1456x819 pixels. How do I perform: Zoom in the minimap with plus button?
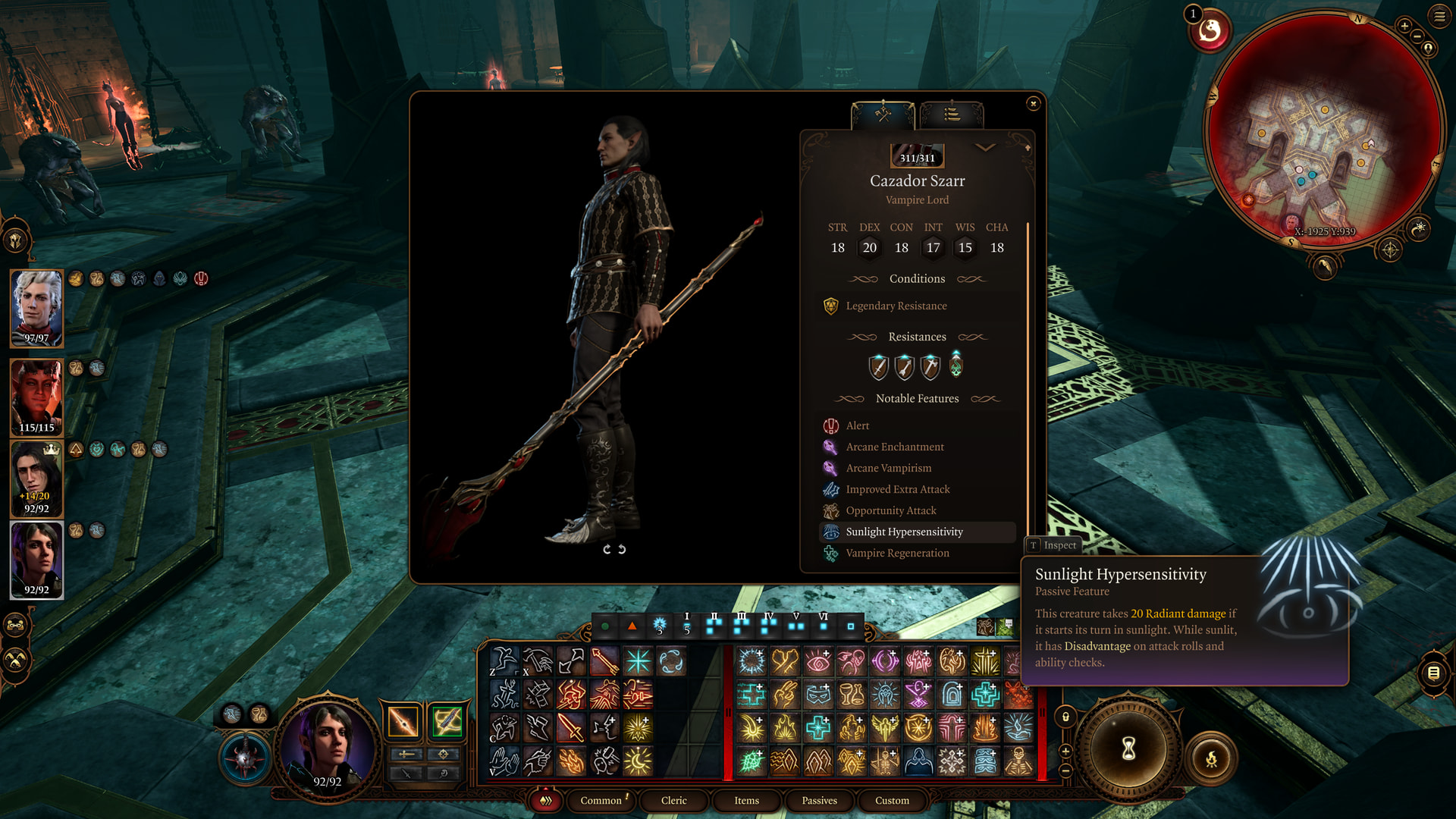(x=1404, y=27)
